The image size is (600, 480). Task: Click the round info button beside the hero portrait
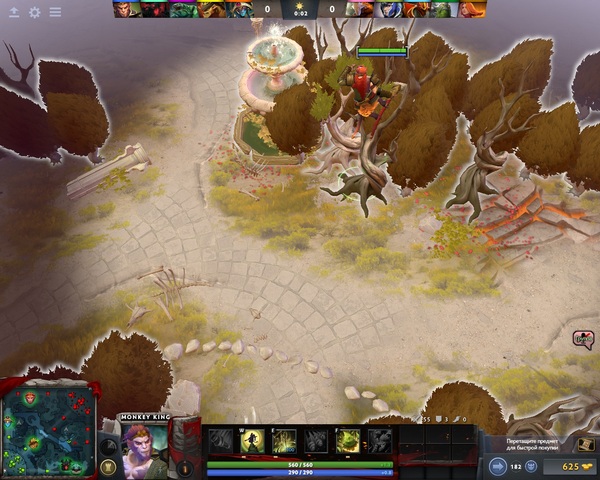(x=184, y=466)
